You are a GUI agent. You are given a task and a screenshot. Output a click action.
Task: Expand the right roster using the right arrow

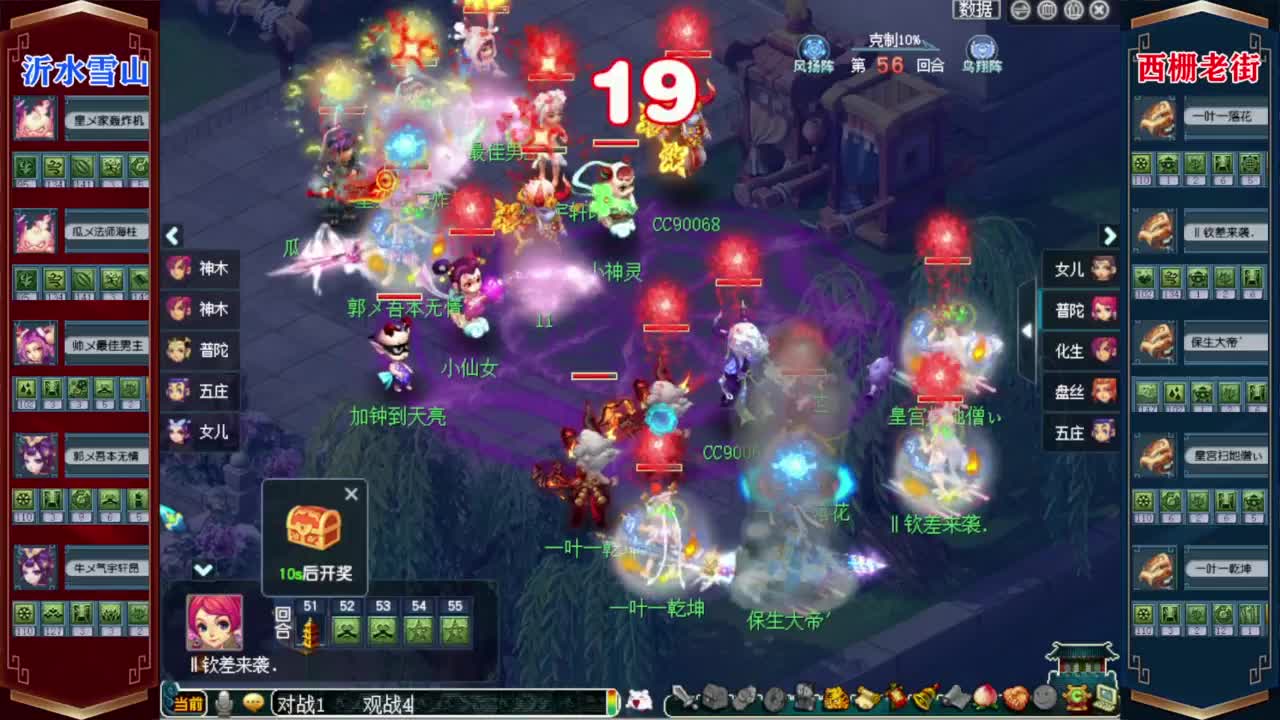1110,237
